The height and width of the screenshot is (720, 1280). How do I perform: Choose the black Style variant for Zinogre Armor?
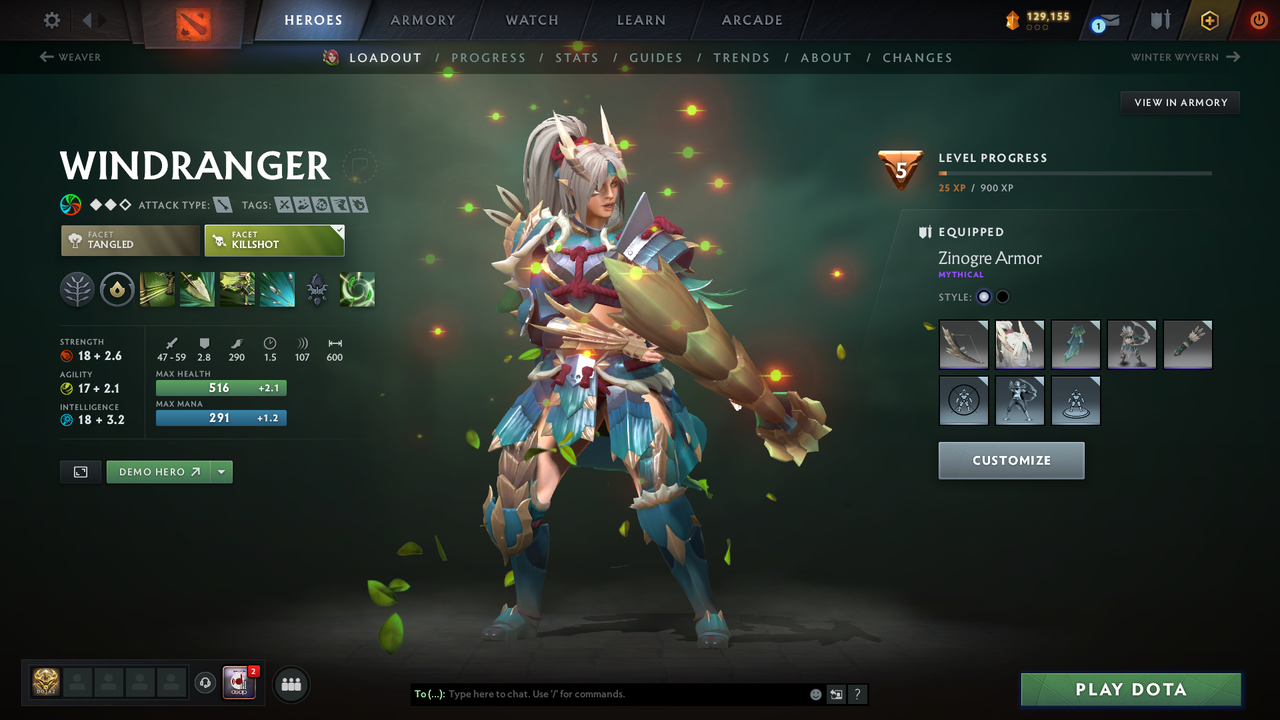click(1001, 296)
